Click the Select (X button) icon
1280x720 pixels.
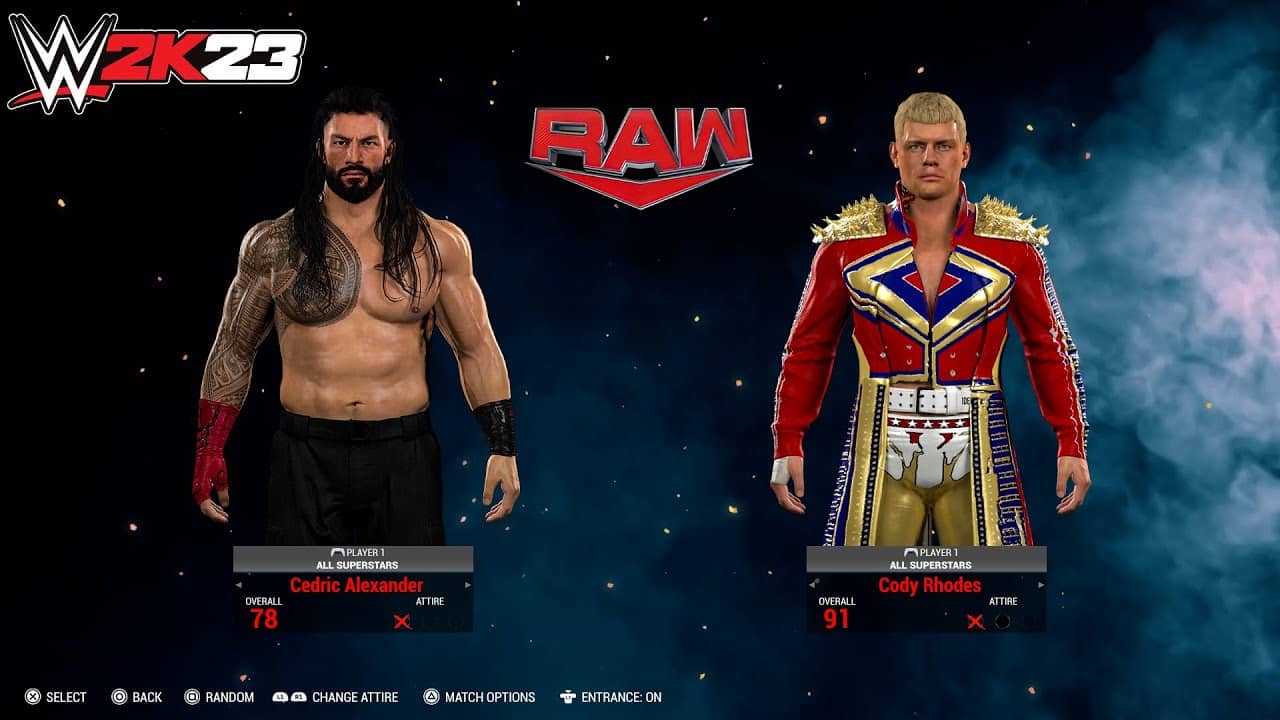(33, 699)
